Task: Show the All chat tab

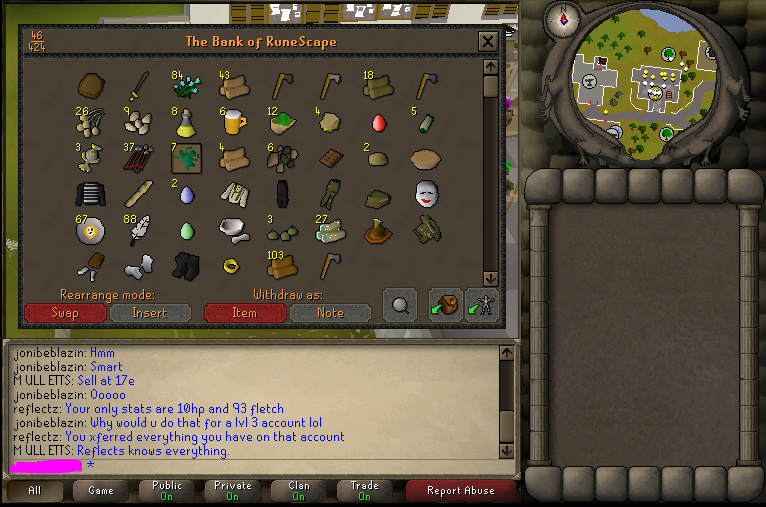Action: [x=35, y=491]
